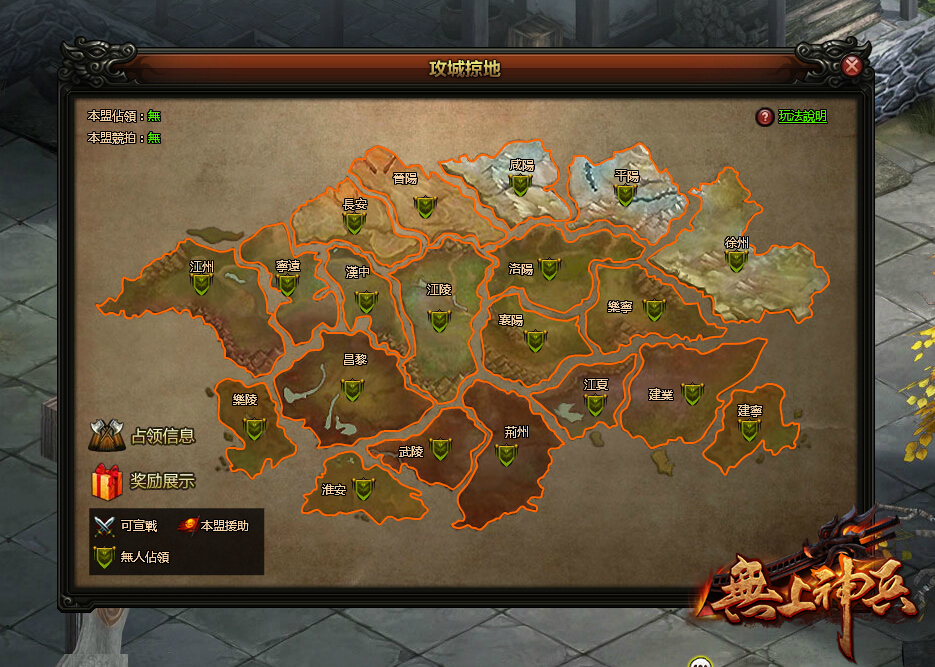Viewport: 935px width, 667px height.
Task: Open the 玩法說明 help link
Action: 802,116
